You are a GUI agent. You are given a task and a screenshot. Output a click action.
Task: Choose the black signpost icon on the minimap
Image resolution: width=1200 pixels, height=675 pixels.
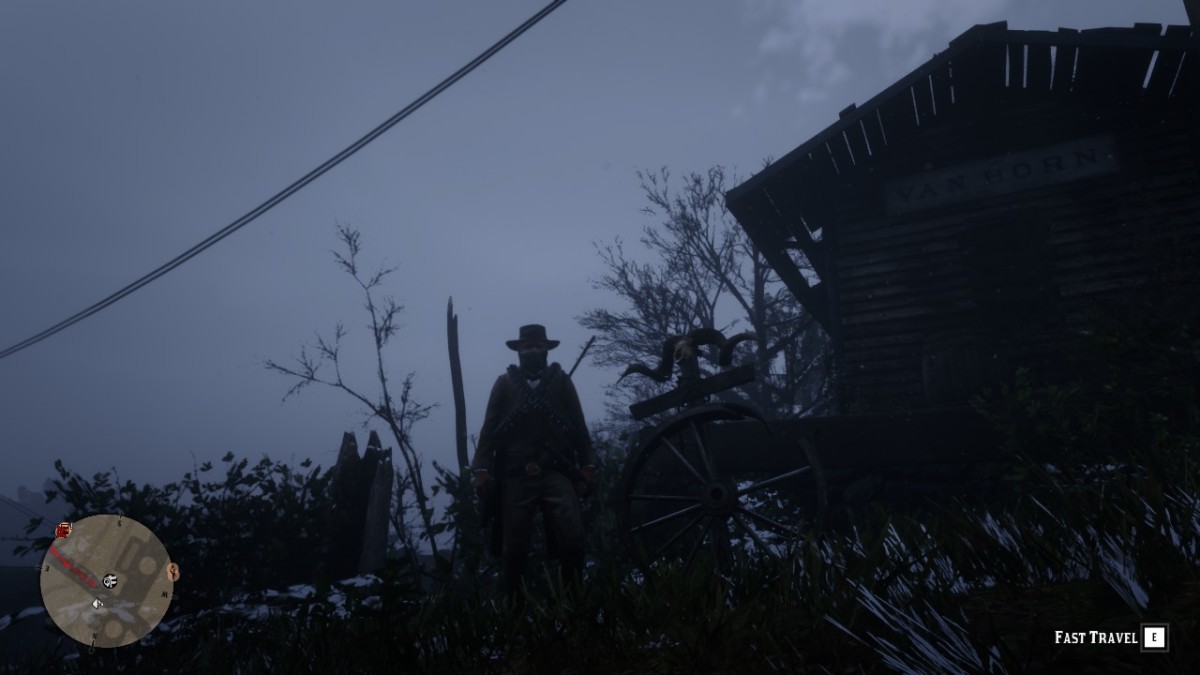[109, 580]
